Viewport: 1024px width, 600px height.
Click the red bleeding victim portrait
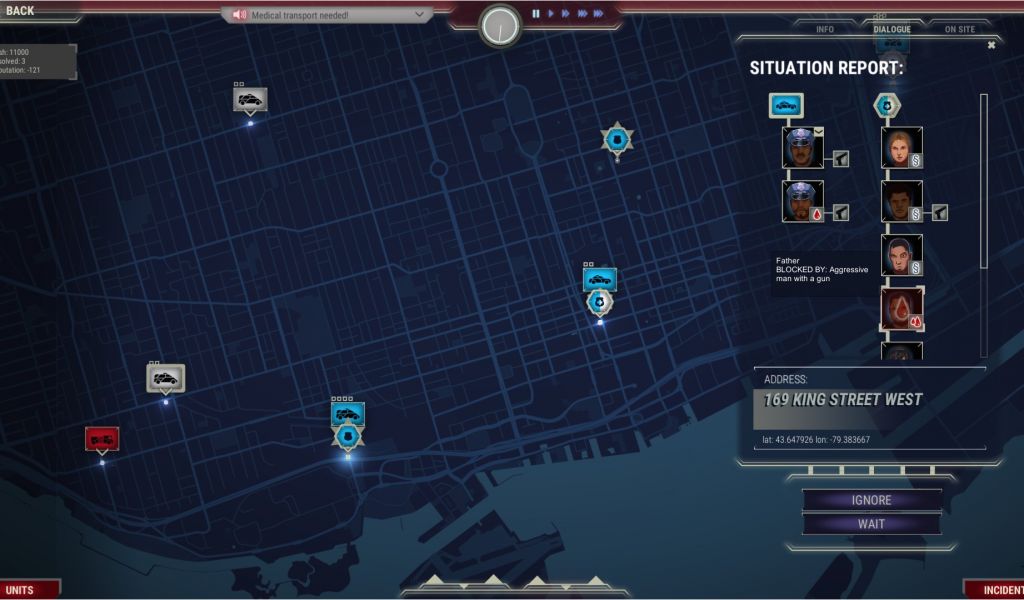point(901,309)
